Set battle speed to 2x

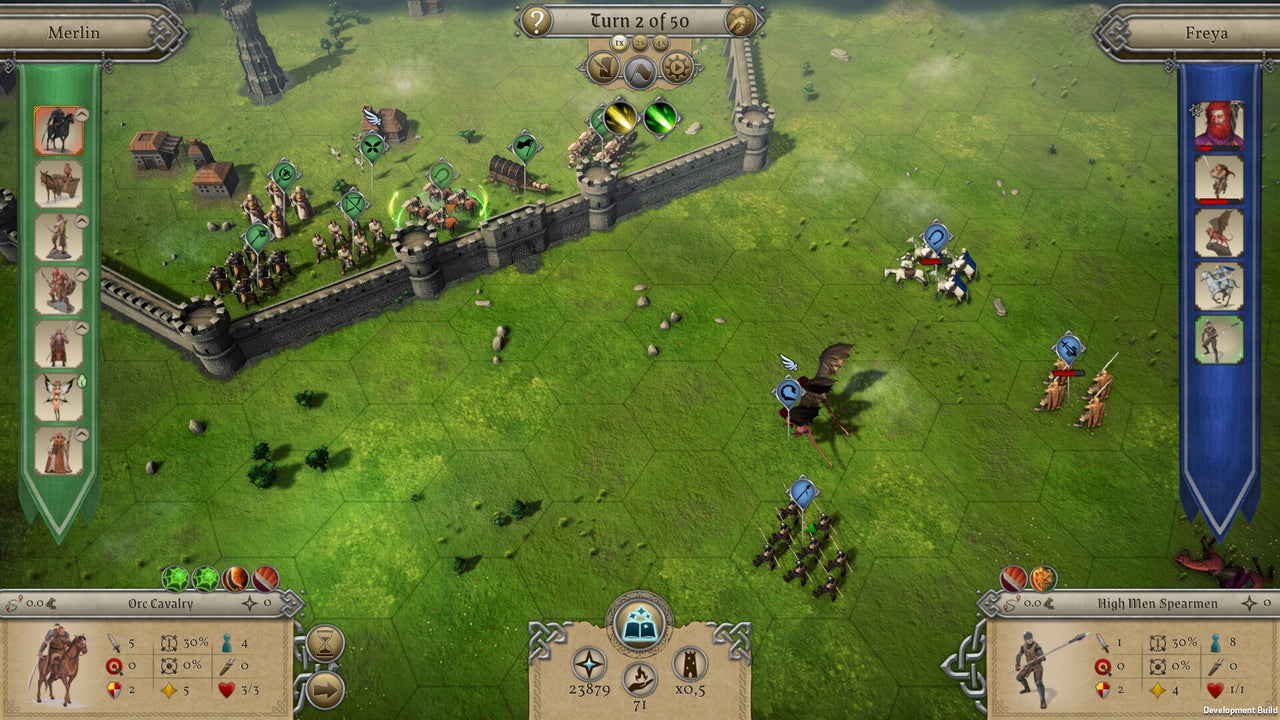[x=640, y=43]
